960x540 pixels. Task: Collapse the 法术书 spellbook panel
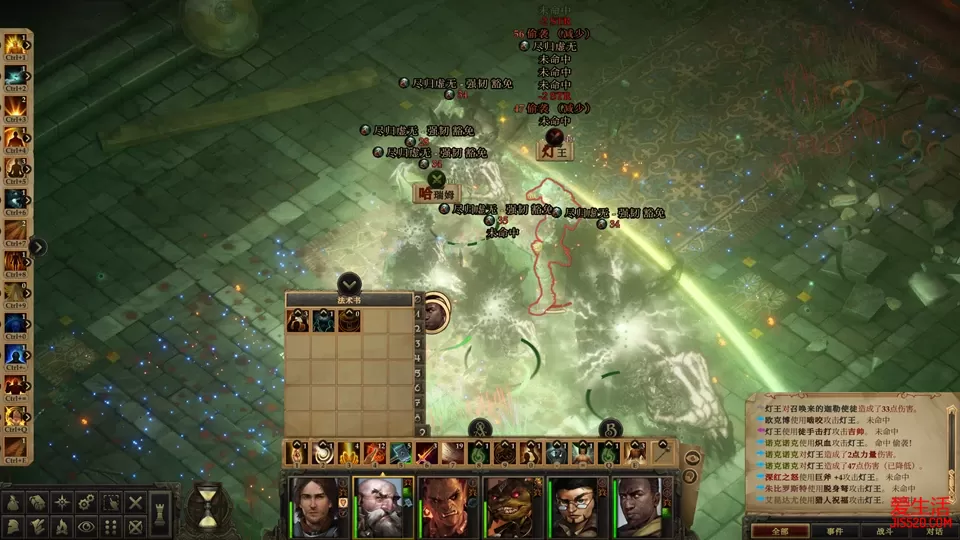[349, 283]
